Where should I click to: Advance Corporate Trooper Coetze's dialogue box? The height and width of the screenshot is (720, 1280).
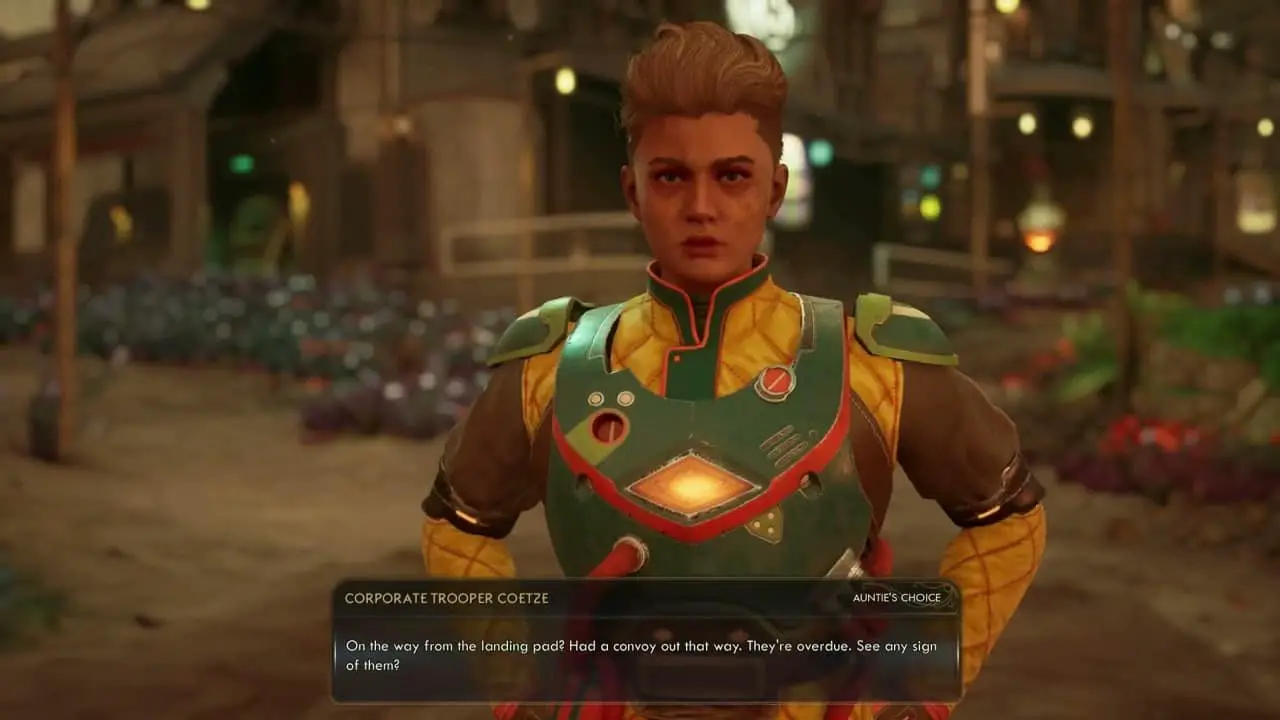(645, 654)
